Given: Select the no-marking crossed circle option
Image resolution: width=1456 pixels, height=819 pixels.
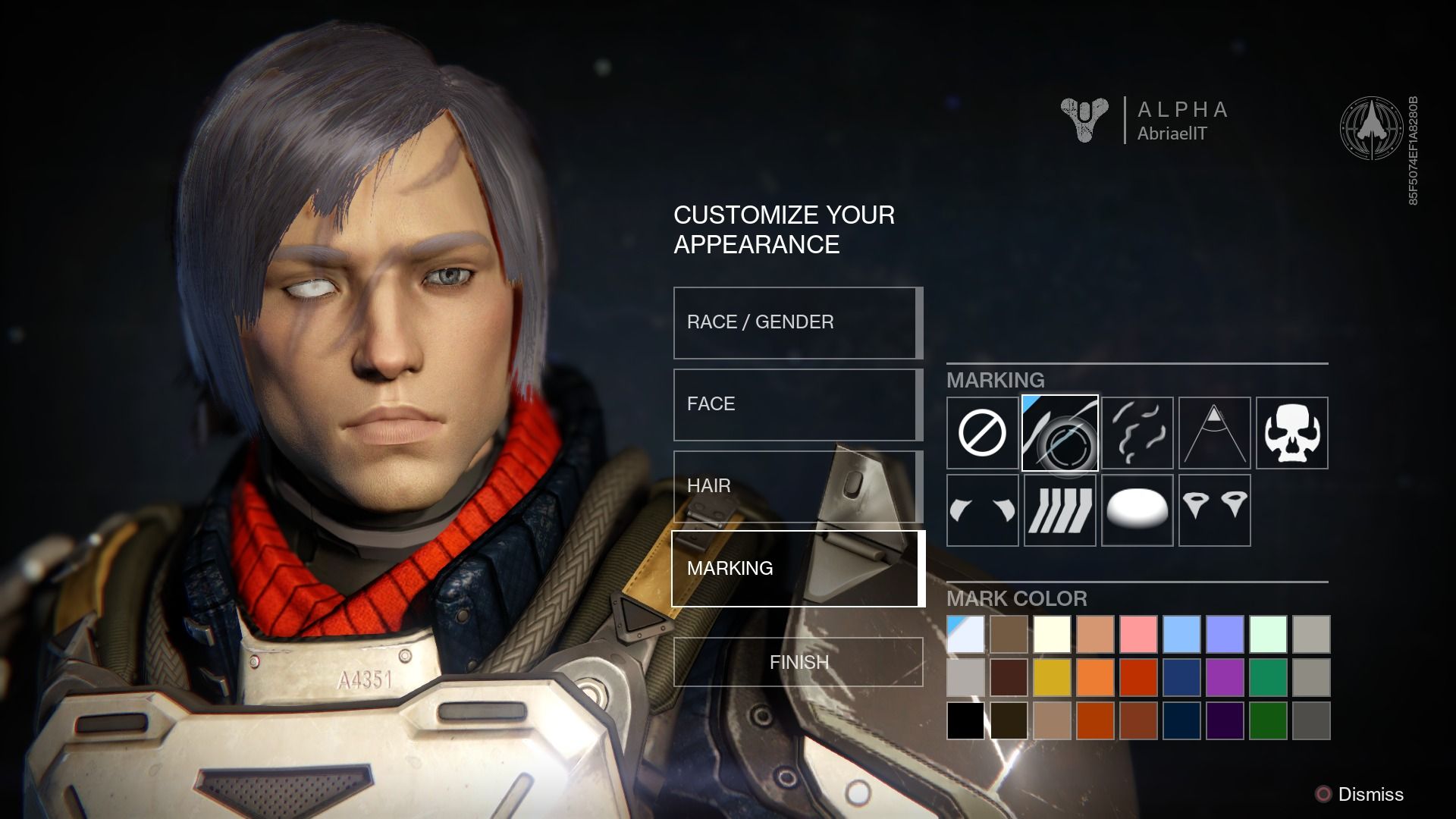Looking at the screenshot, I should coord(982,433).
